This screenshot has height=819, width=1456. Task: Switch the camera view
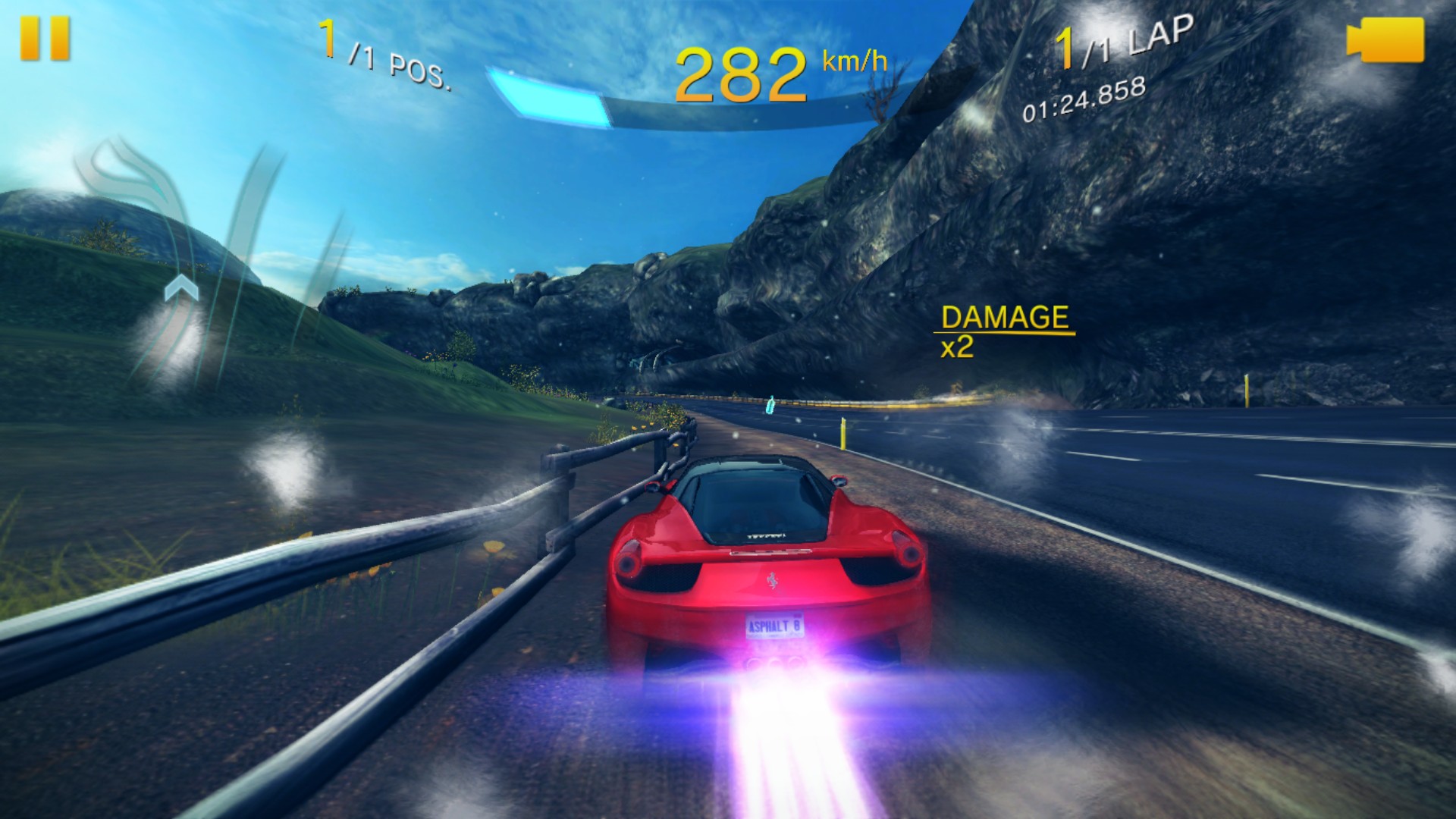pos(1385,39)
